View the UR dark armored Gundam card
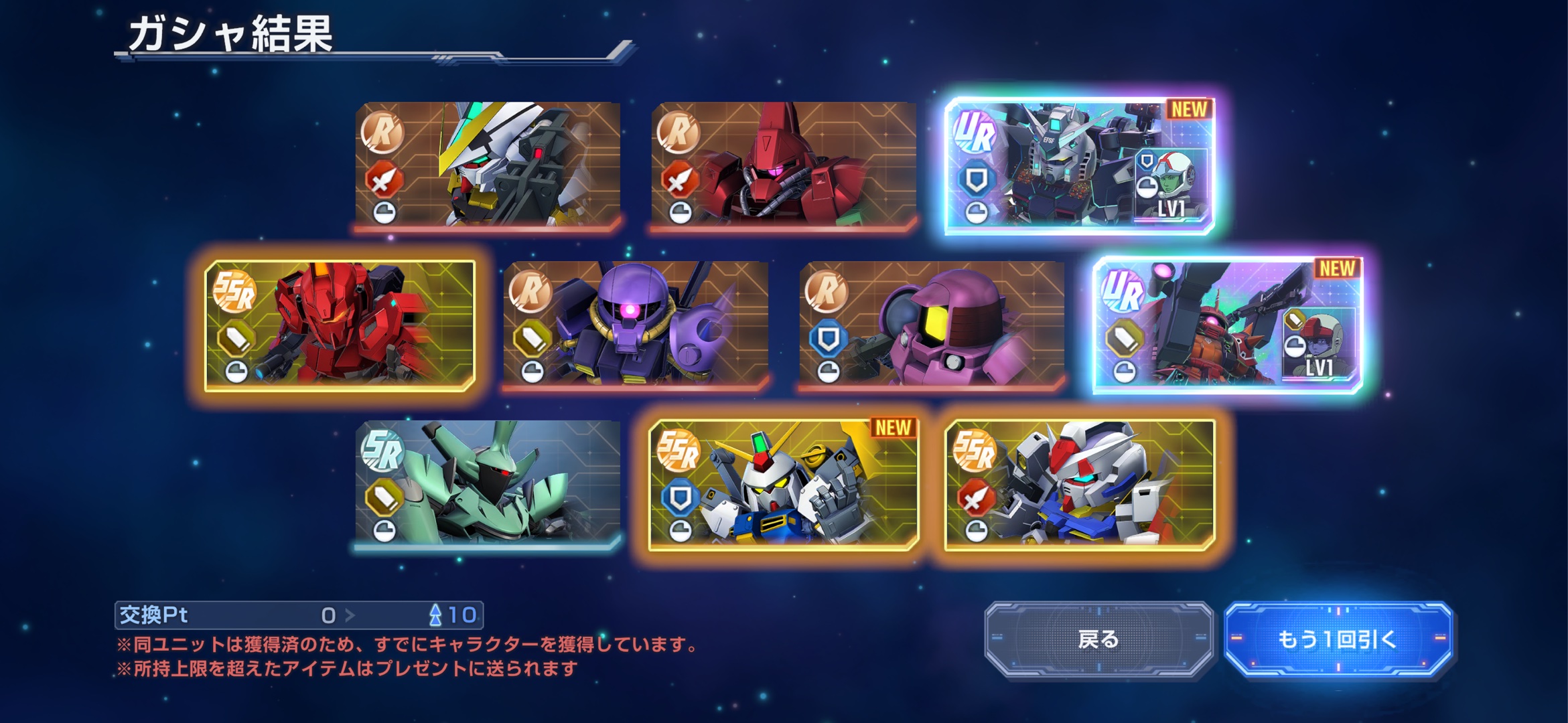 pos(1079,166)
